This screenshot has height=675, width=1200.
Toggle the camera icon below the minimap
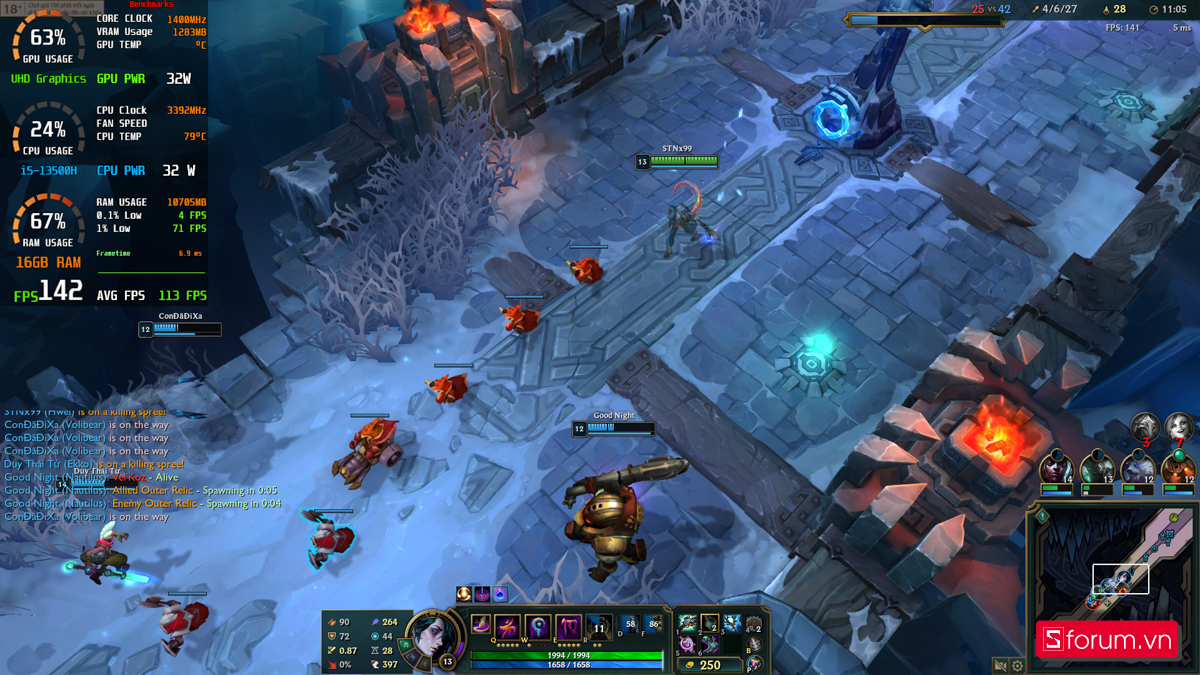click(x=999, y=665)
